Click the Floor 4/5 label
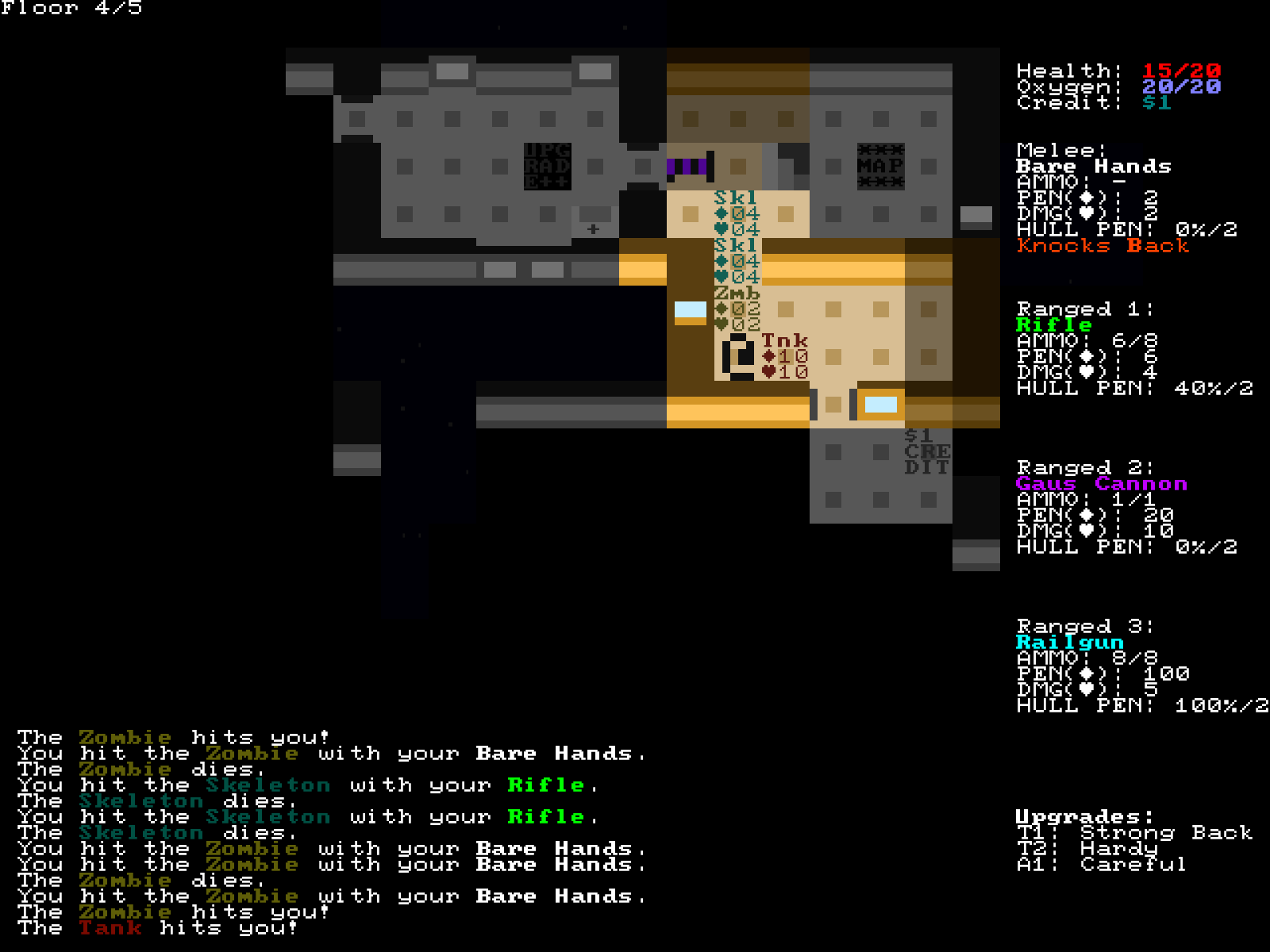This screenshot has width=1270, height=952. click(73, 10)
